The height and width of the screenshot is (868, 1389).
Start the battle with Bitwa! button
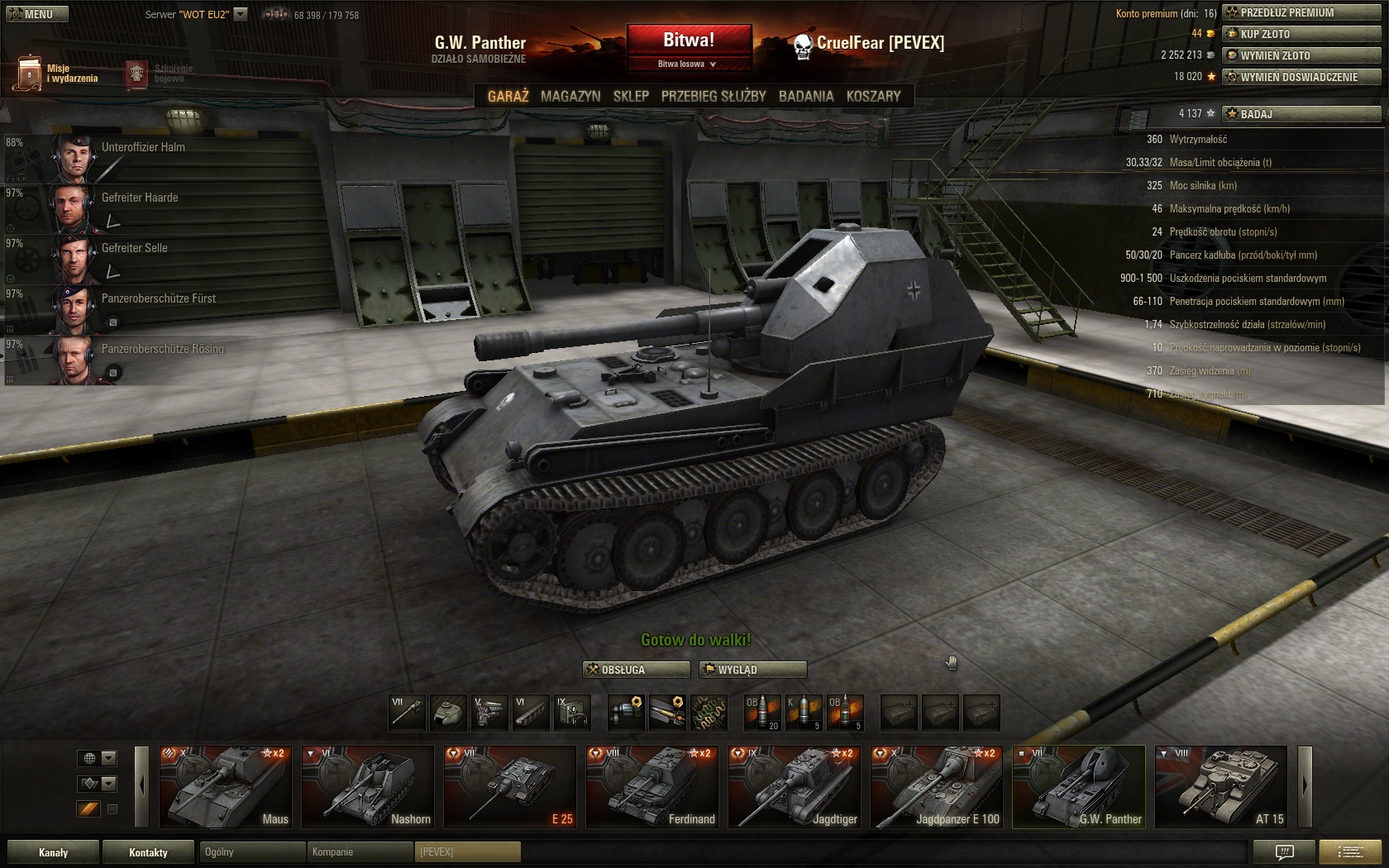[x=689, y=40]
